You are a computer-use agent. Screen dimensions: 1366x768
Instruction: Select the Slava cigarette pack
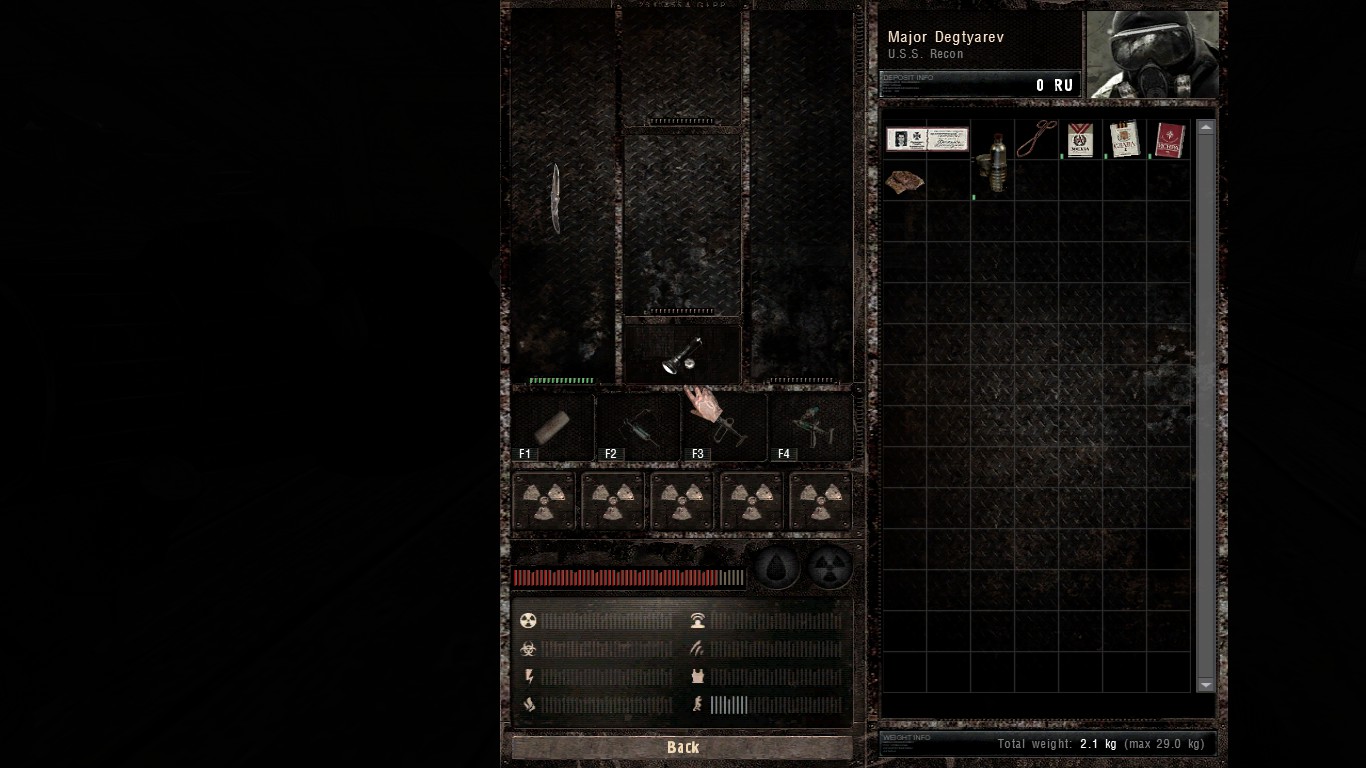pyautogui.click(x=1125, y=139)
